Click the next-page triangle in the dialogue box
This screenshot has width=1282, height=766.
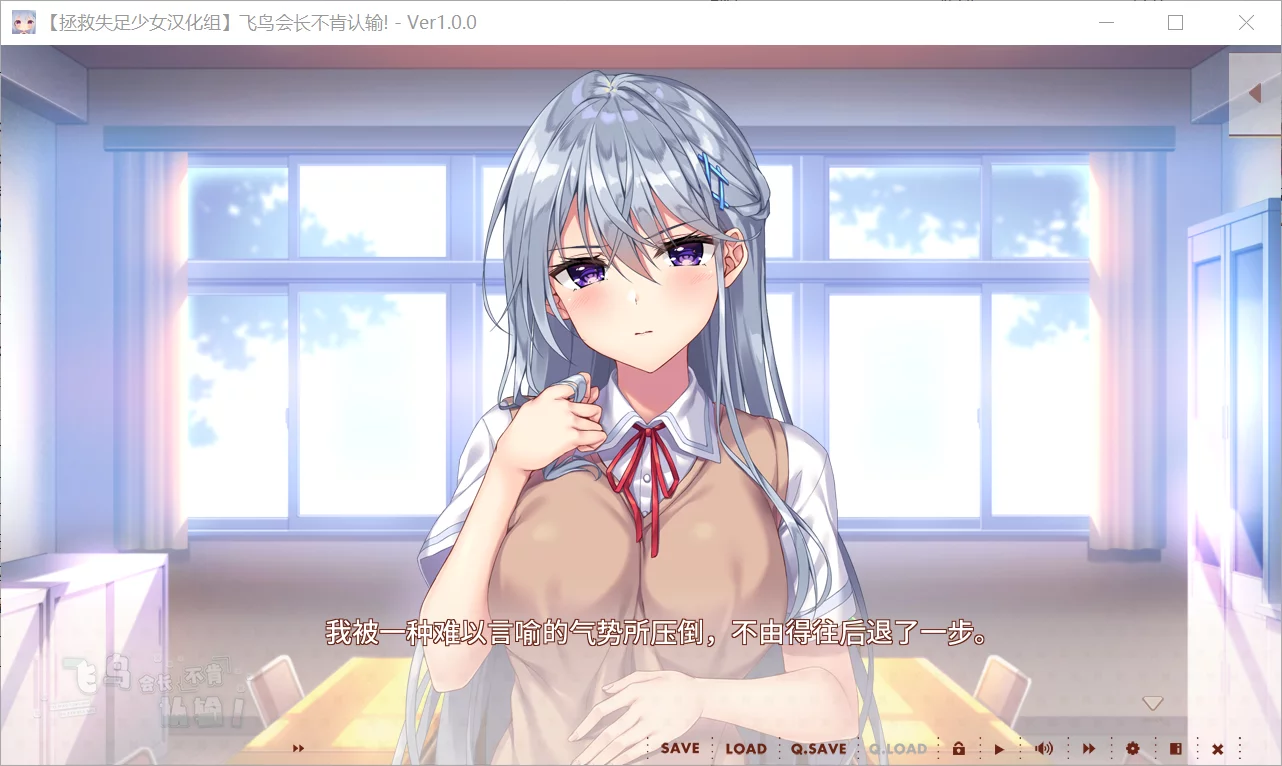1153,703
